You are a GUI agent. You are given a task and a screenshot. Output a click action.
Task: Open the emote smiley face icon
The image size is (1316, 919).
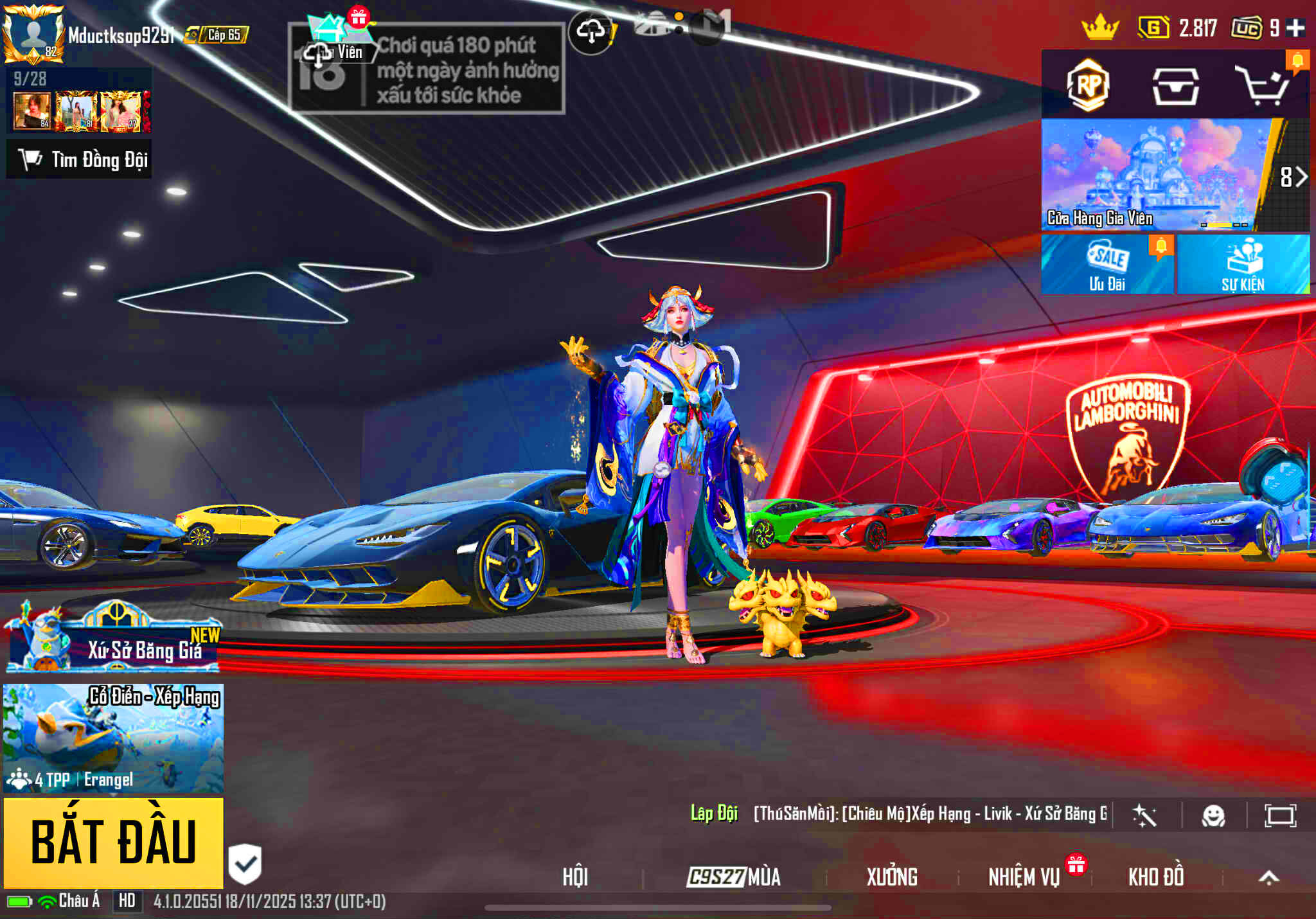1213,816
